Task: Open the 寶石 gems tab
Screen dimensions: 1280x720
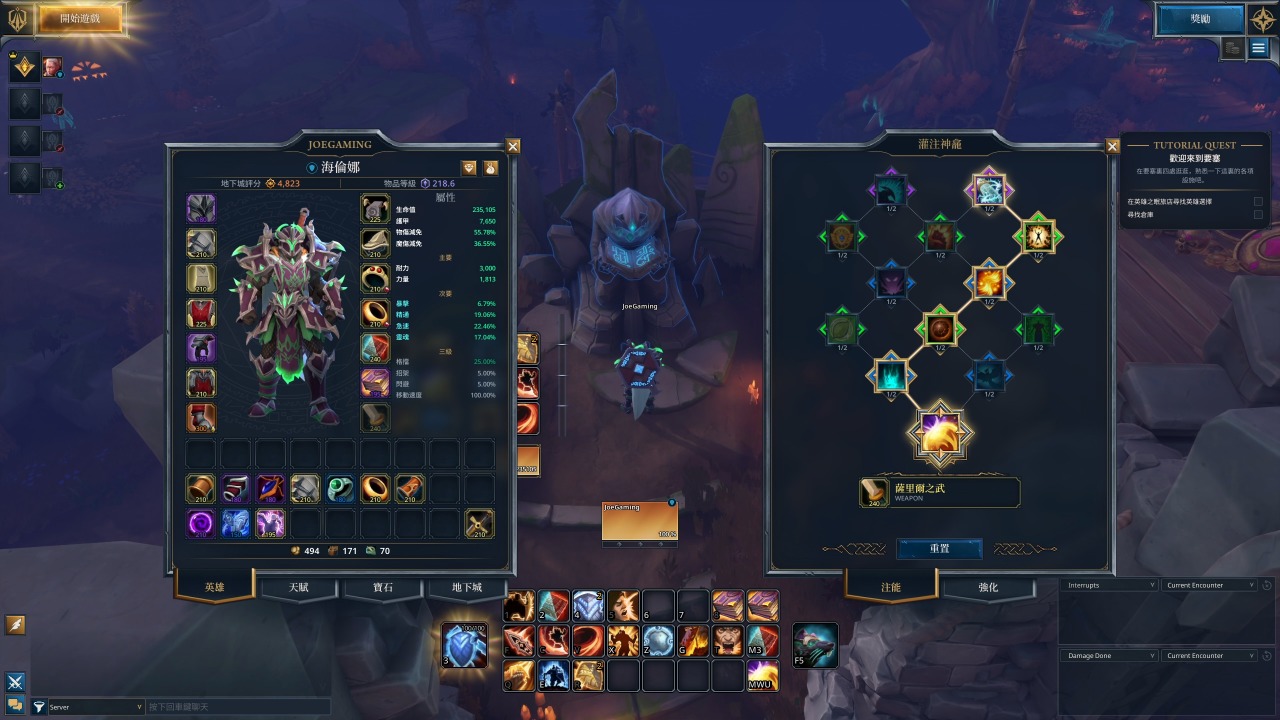Action: pyautogui.click(x=382, y=587)
